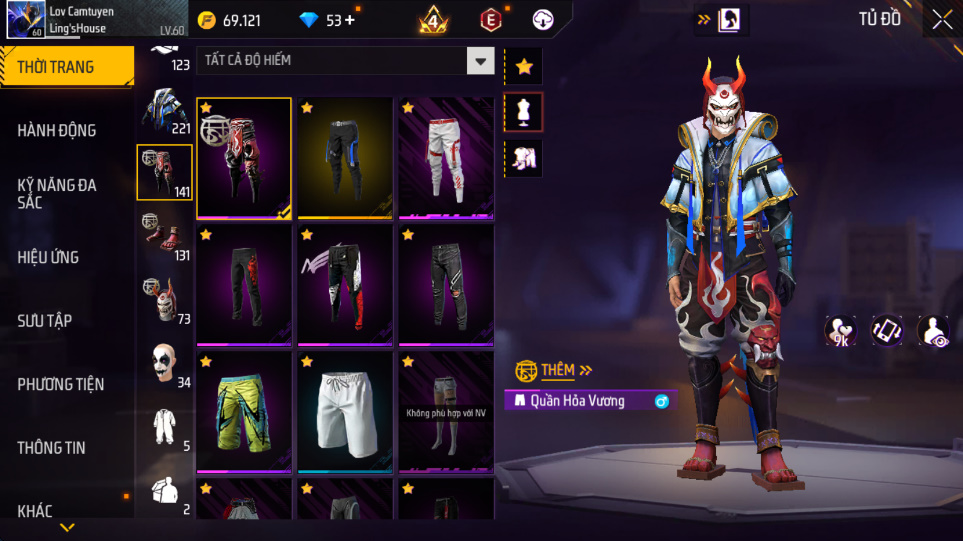Tap the heart likes icon showing 9k
This screenshot has width=963, height=541.
(x=839, y=332)
